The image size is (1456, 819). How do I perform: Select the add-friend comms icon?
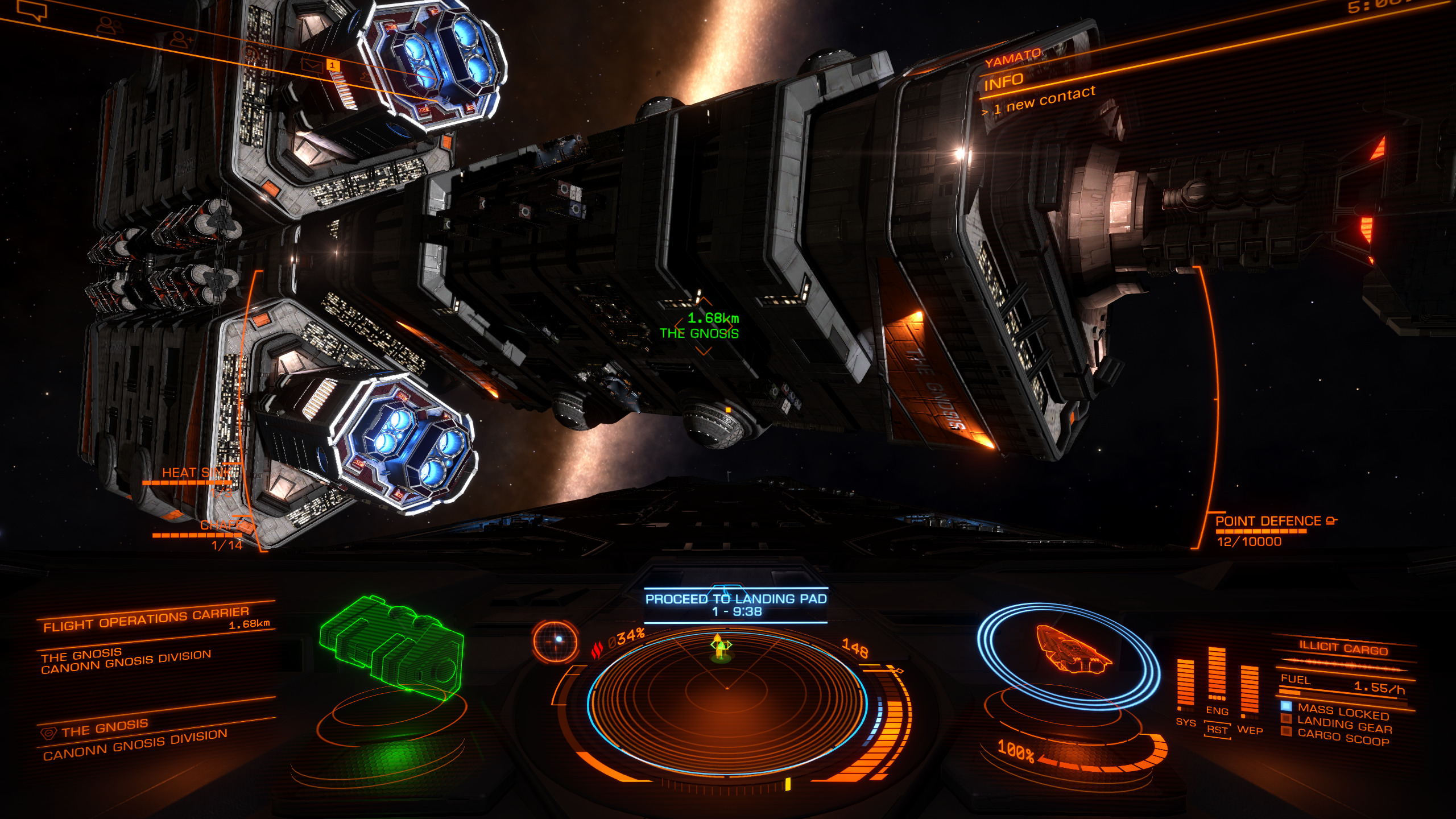coord(181,40)
